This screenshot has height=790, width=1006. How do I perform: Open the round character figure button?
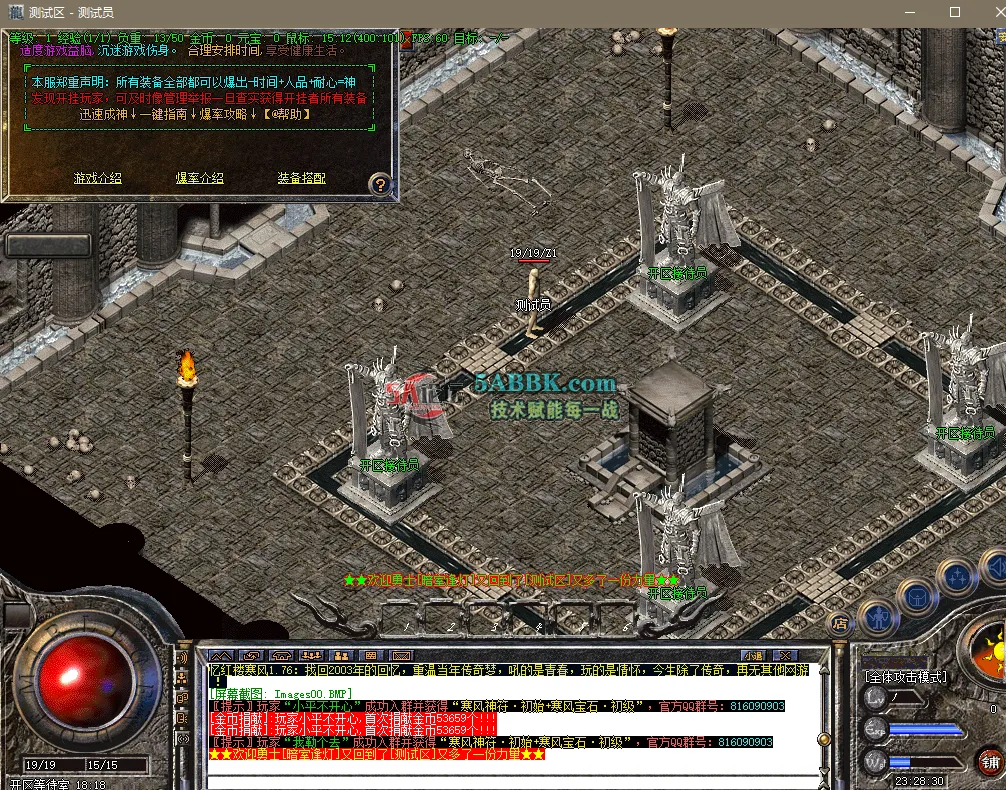(878, 616)
